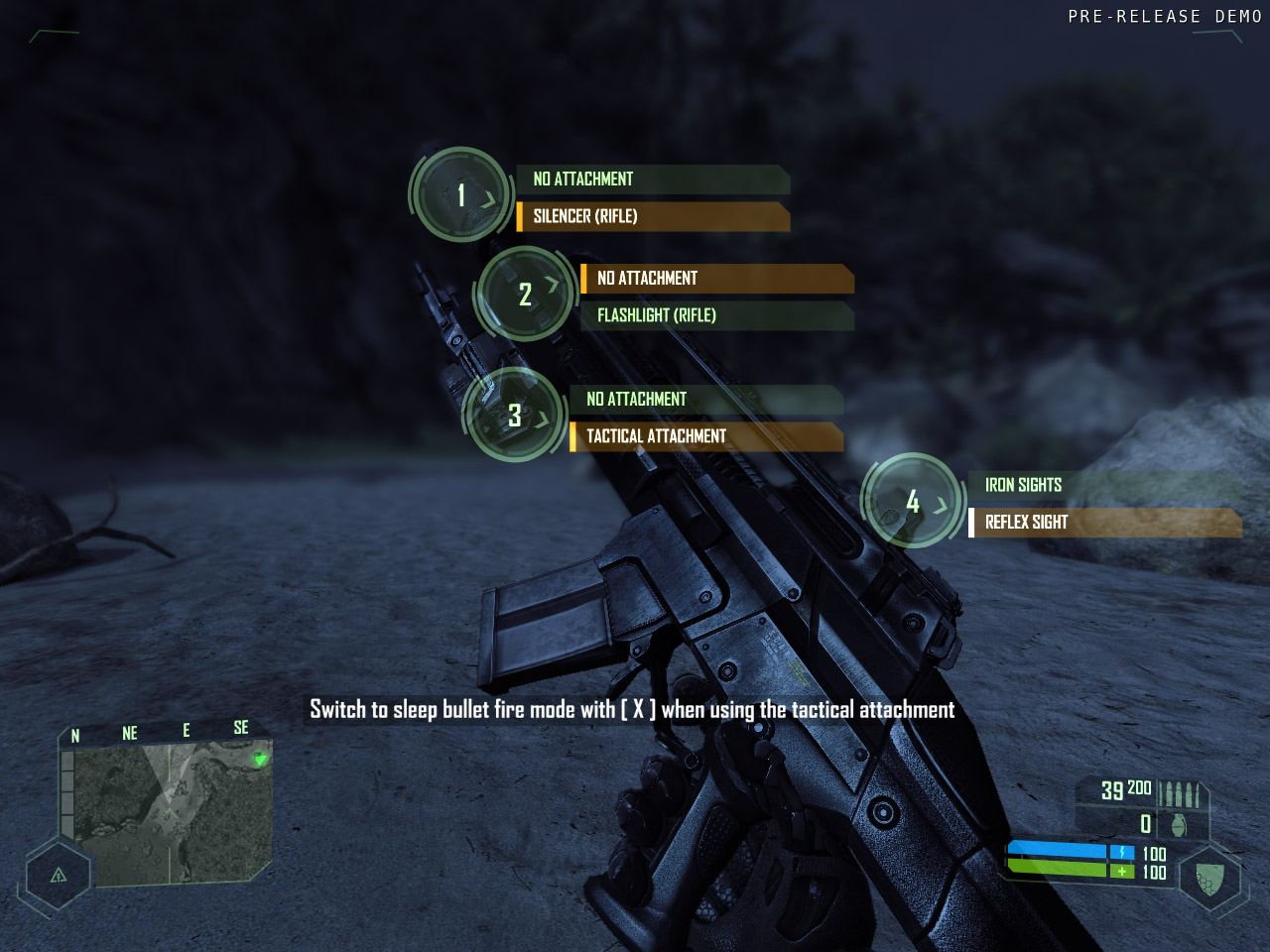Choose the Flashlight (Rifle) attachment
This screenshot has height=952, width=1270.
(716, 315)
